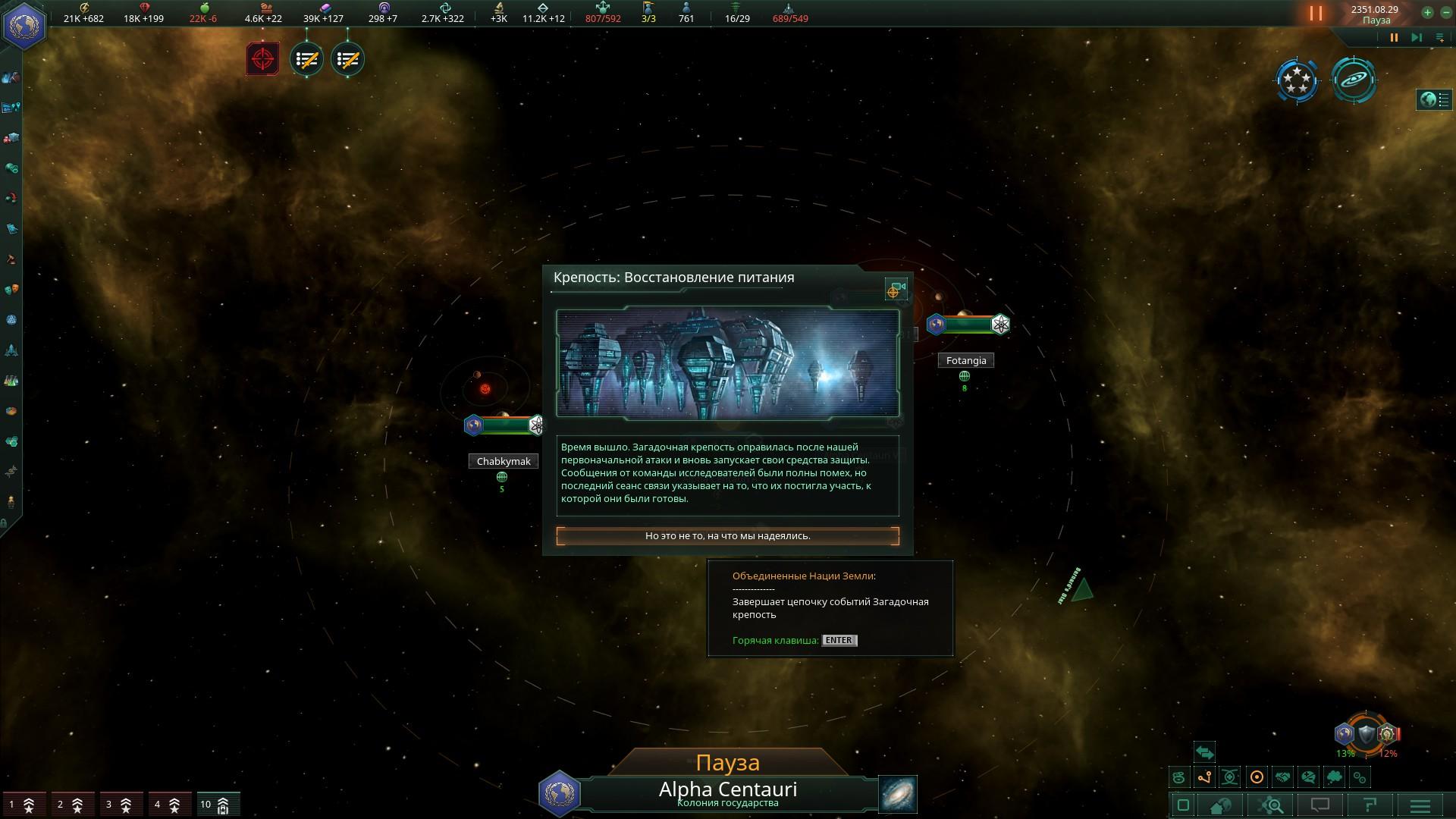Advance one day with the step-forward button

[1416, 37]
